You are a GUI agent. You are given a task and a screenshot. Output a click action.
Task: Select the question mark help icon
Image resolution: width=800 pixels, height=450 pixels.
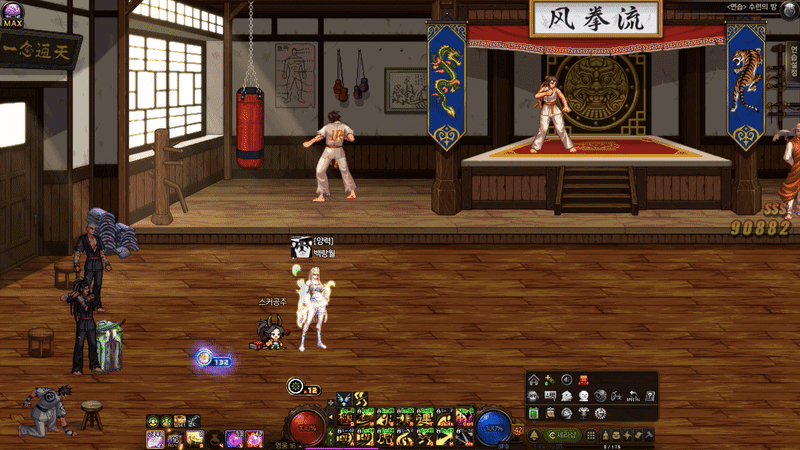point(650,396)
